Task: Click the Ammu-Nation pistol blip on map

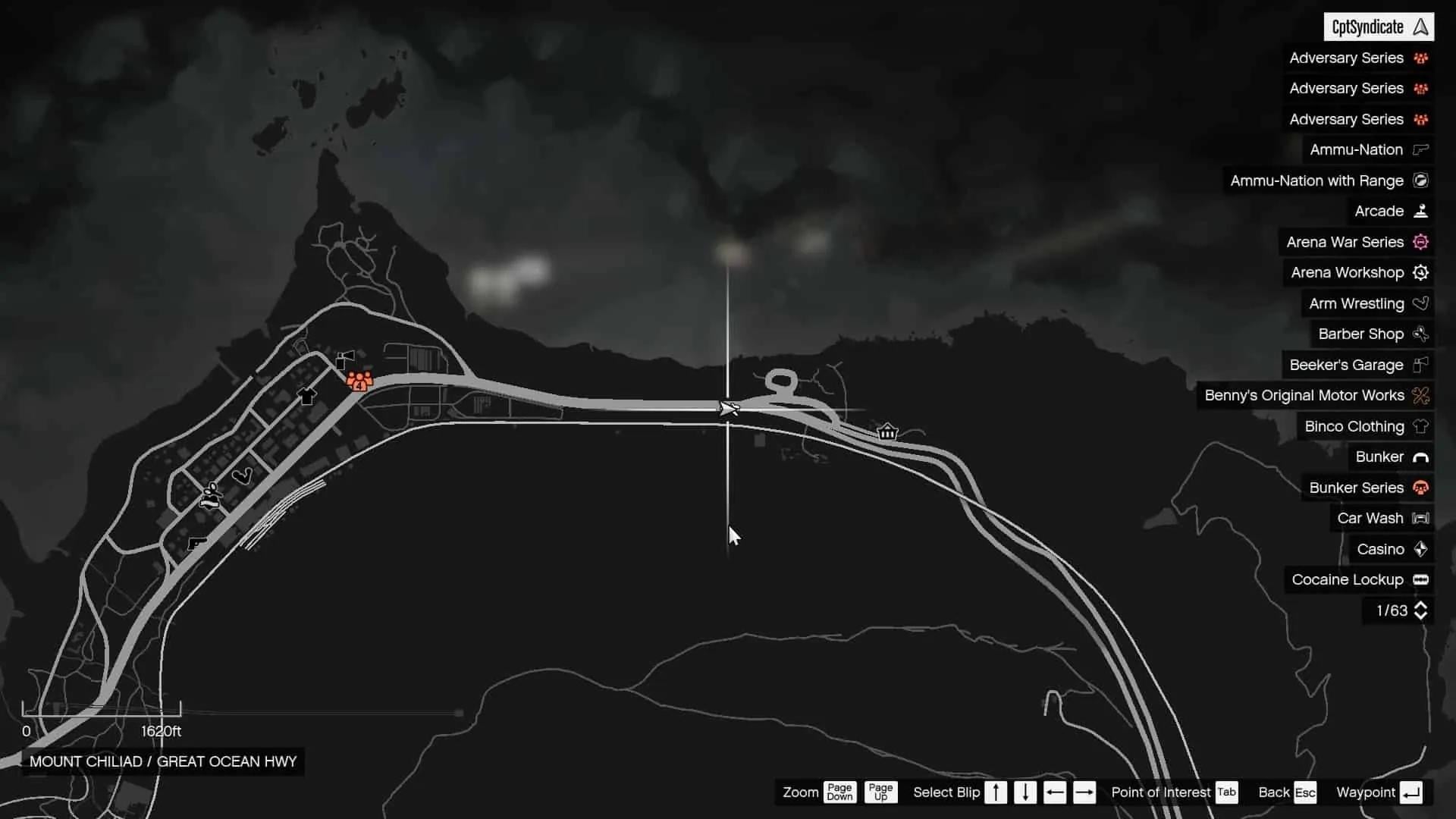Action: (x=196, y=544)
